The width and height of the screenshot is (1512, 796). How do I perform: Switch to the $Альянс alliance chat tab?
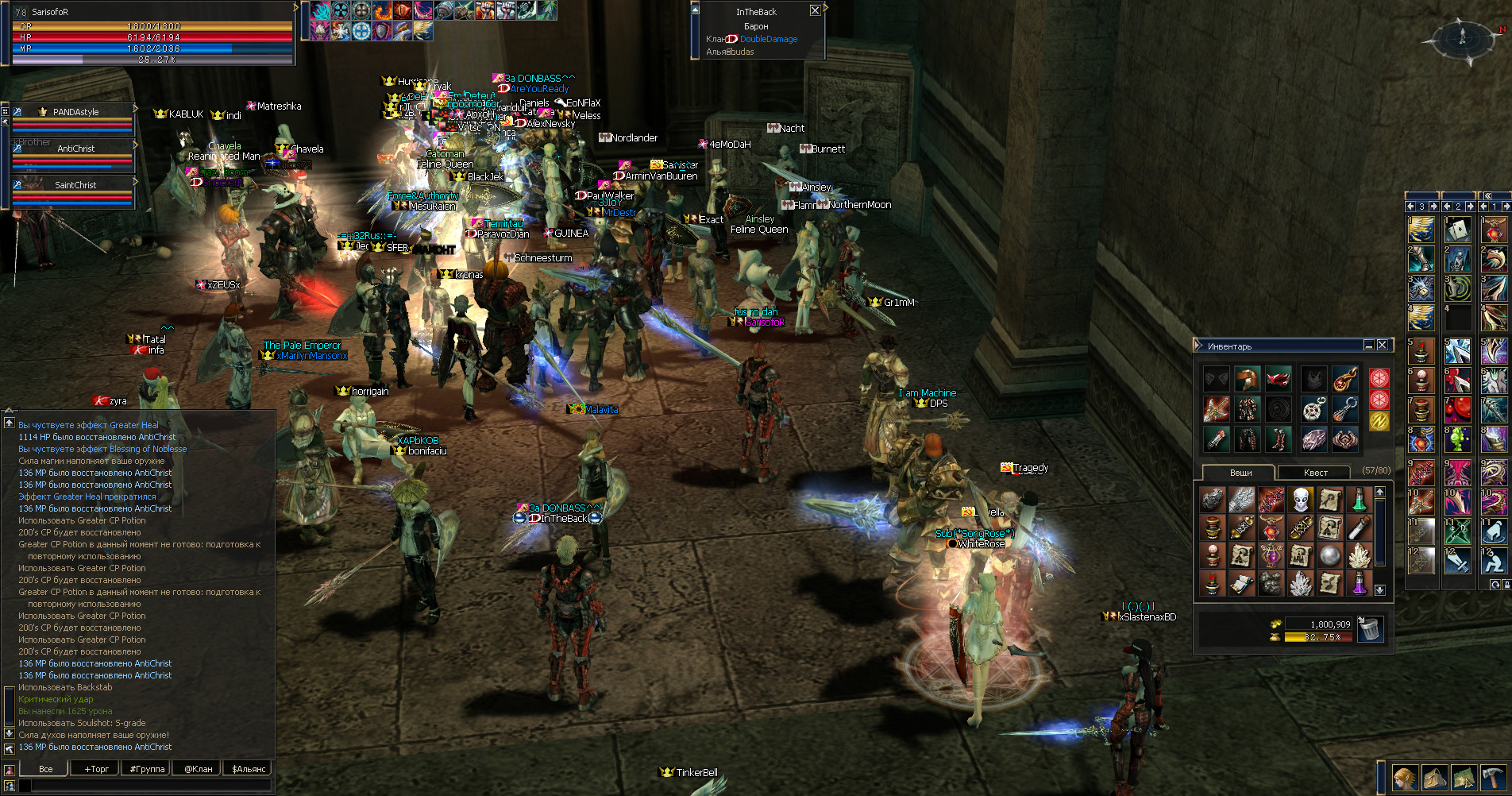coord(249,769)
